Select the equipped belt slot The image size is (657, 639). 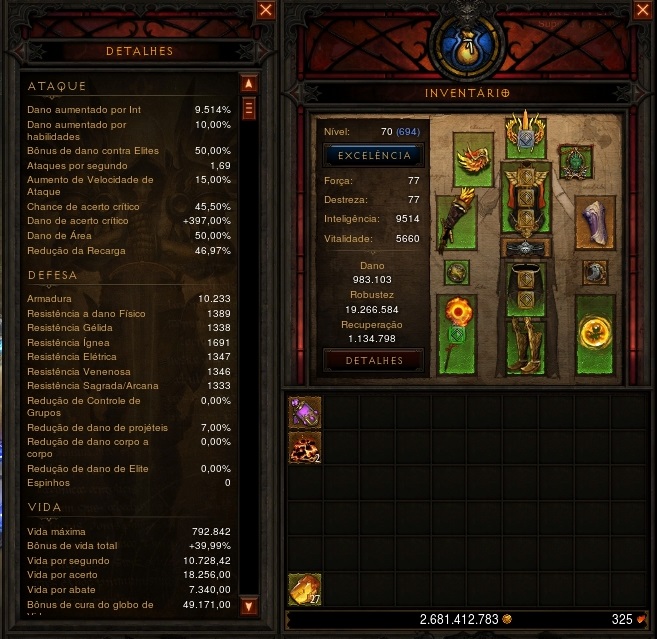pyautogui.click(x=522, y=249)
